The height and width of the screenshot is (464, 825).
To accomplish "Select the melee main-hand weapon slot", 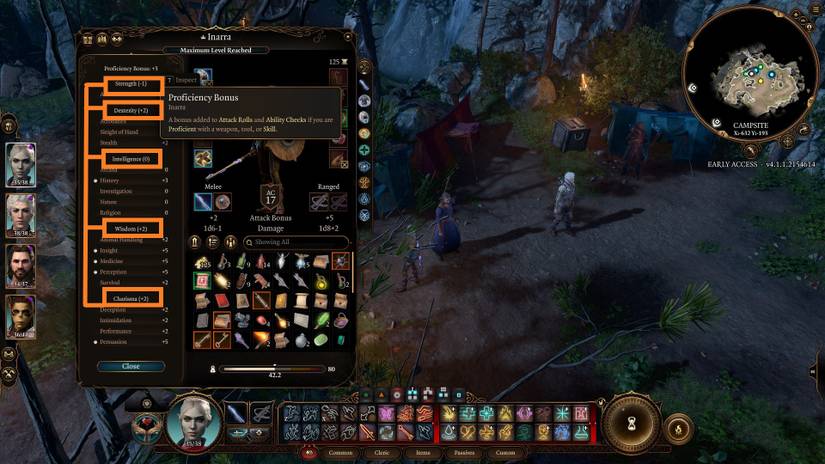I will (x=204, y=202).
